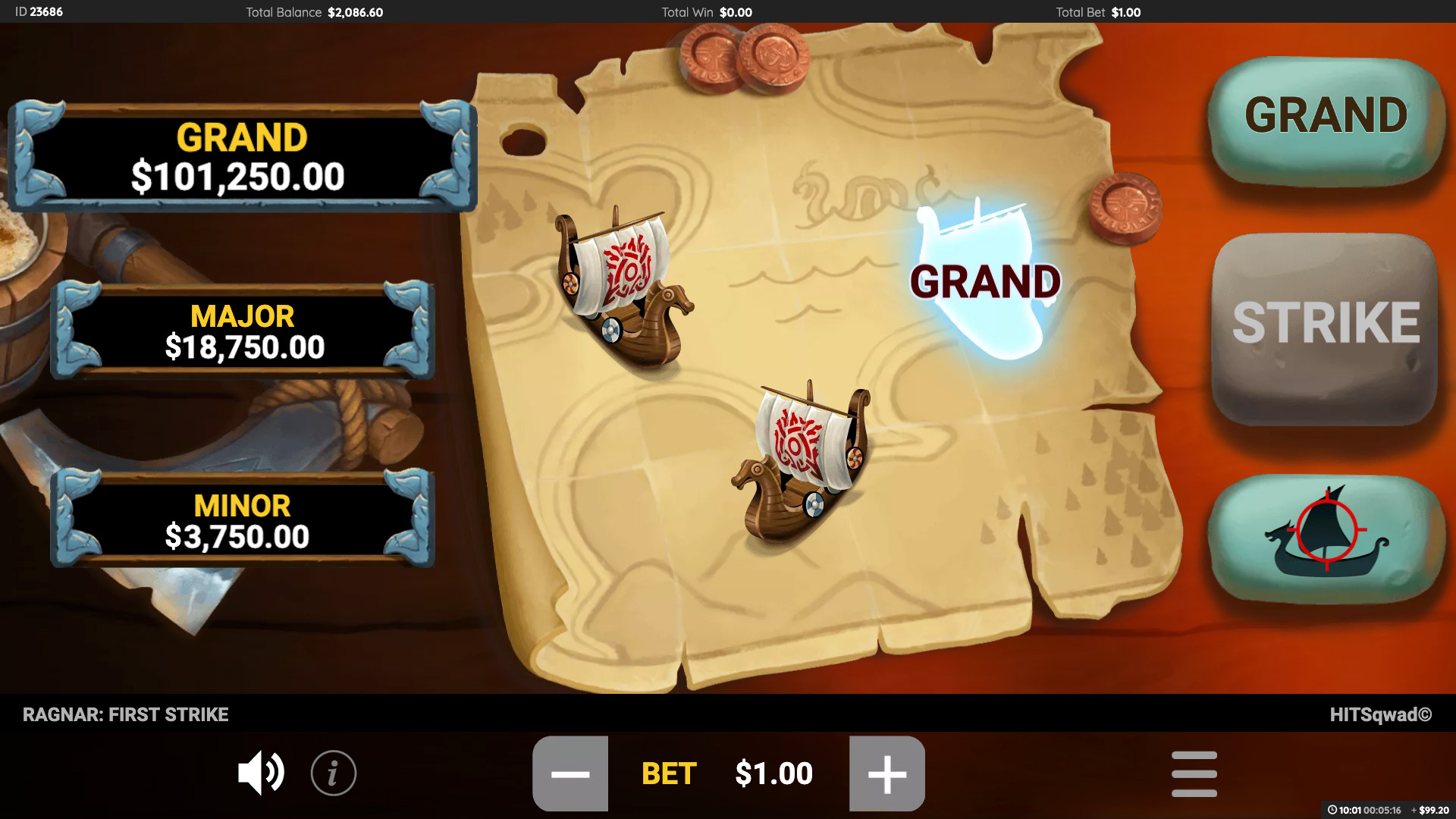Image resolution: width=1456 pixels, height=819 pixels.
Task: Click the BET $1.00 amount display
Action: [773, 773]
